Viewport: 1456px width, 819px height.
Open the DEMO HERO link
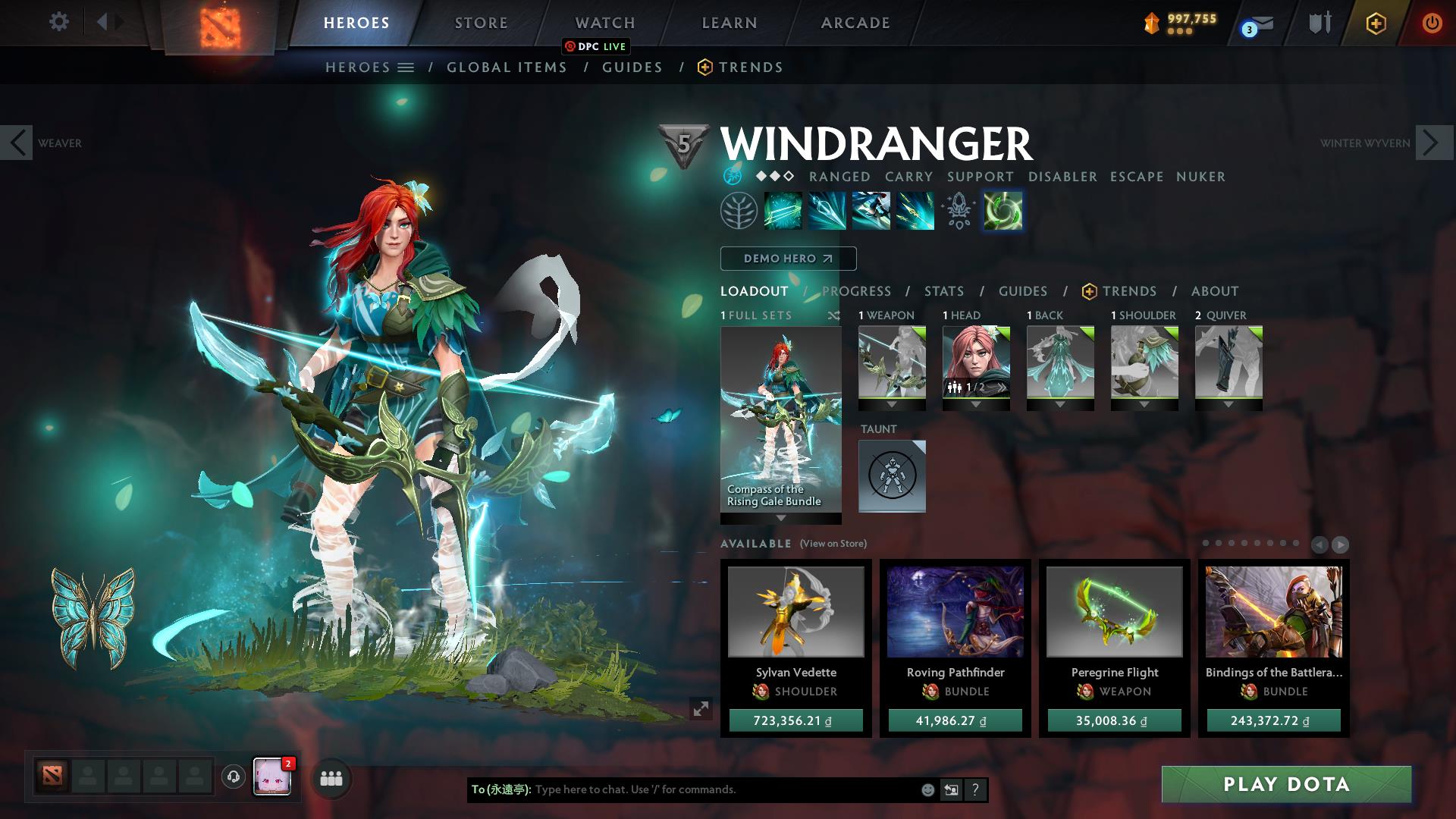(788, 258)
